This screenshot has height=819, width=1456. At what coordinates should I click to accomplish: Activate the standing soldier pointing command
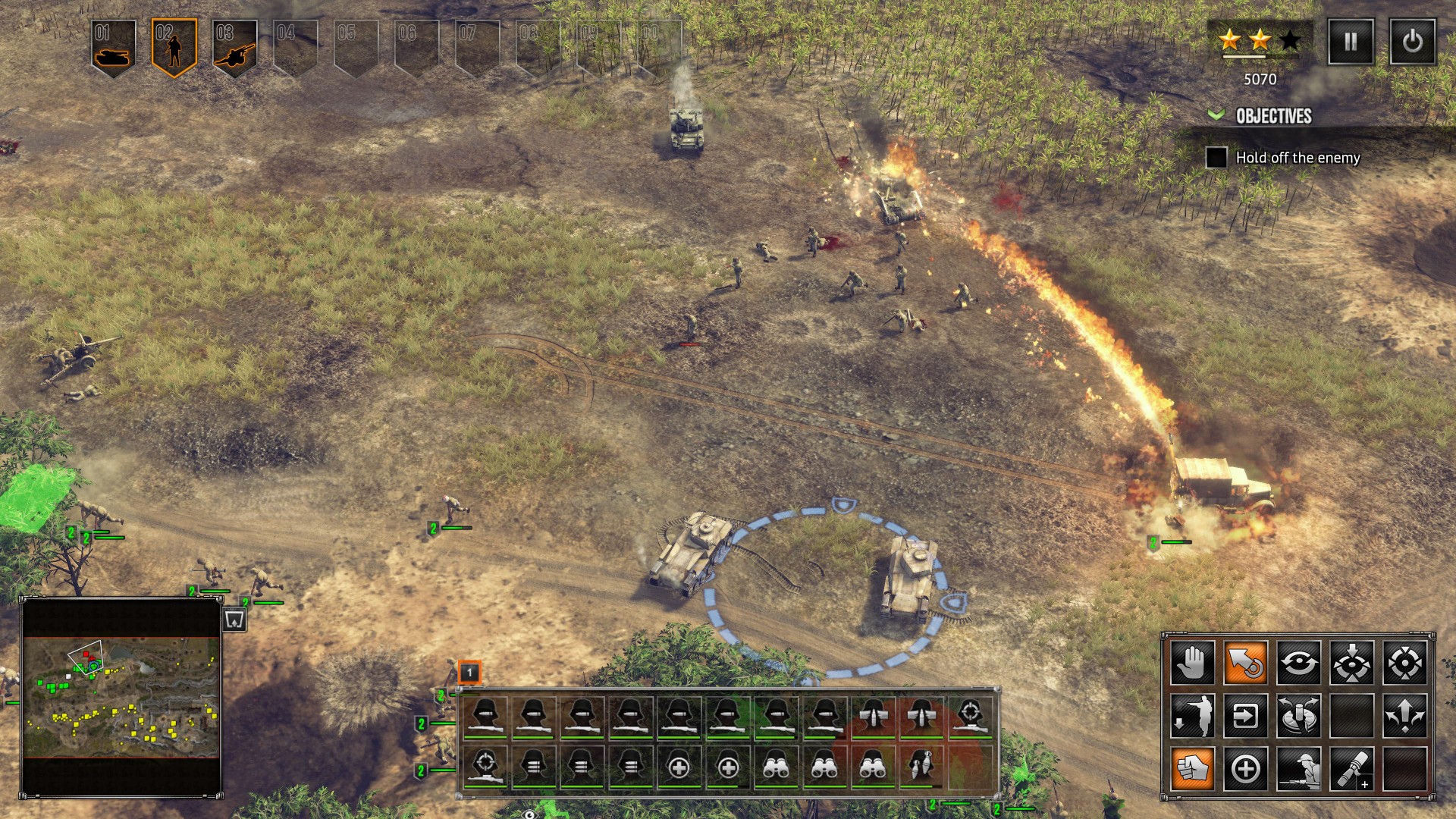(x=1192, y=716)
